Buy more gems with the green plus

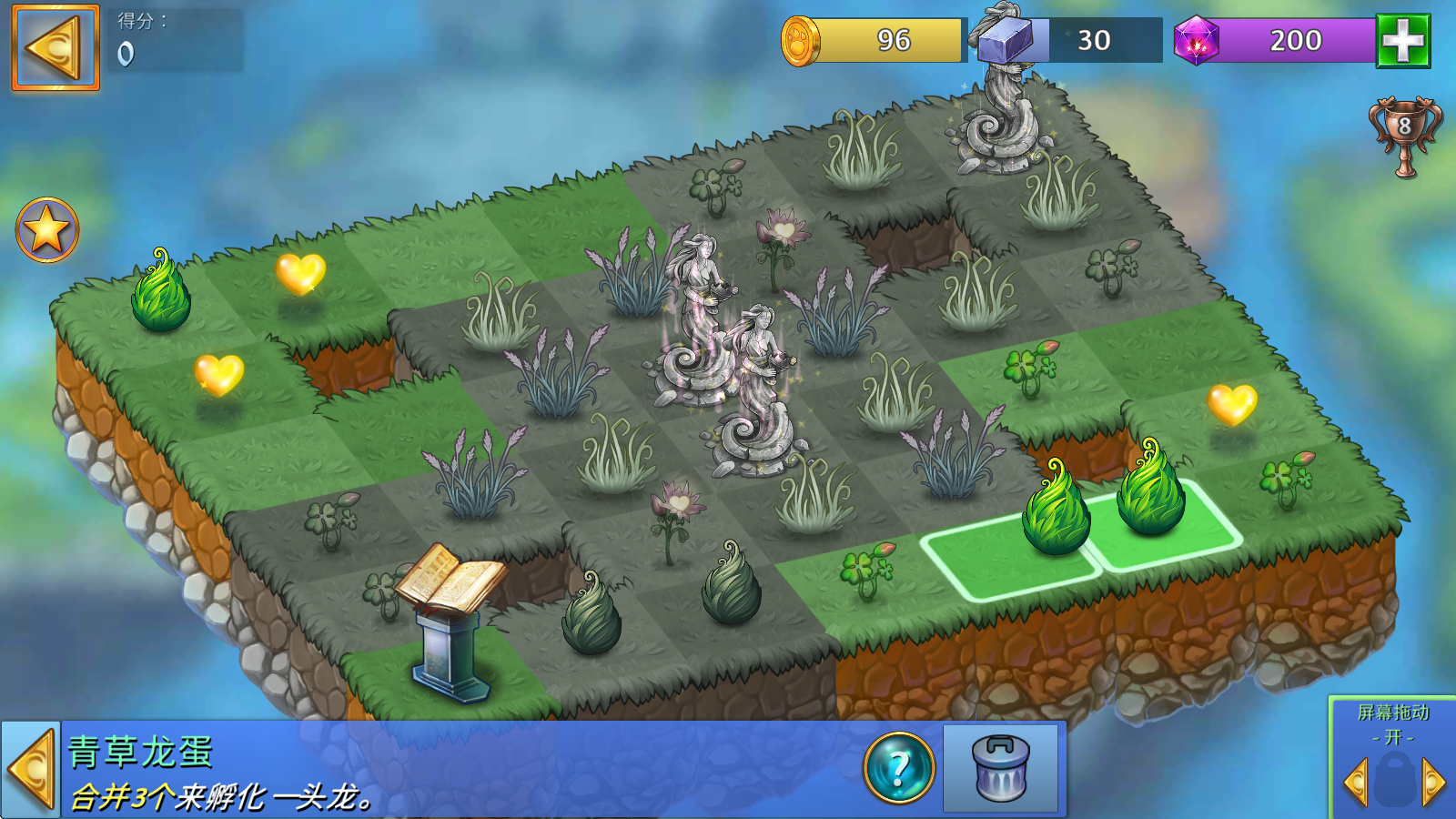1402,41
